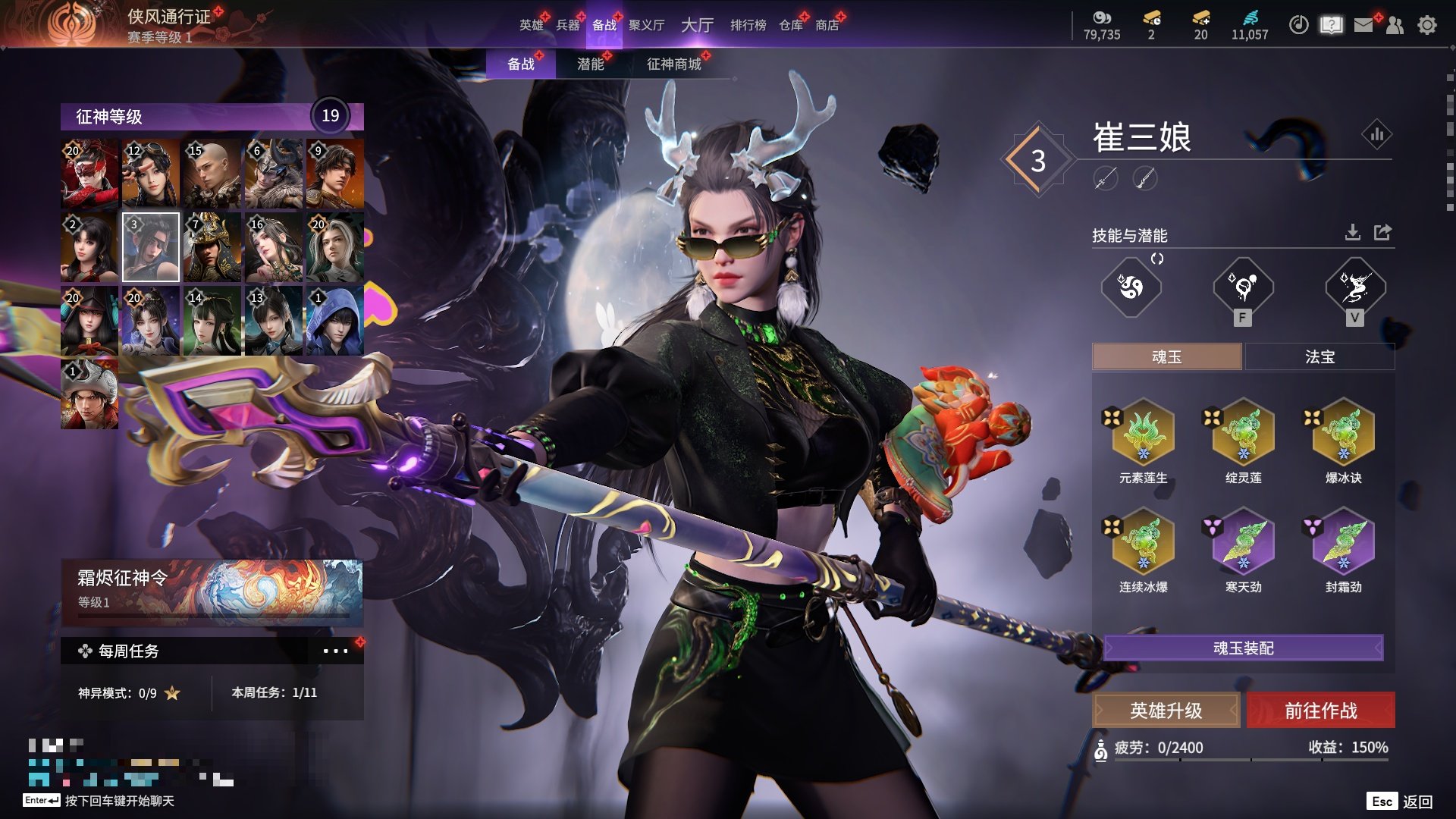
Task: Switch to the 潜能 tab
Action: [590, 64]
